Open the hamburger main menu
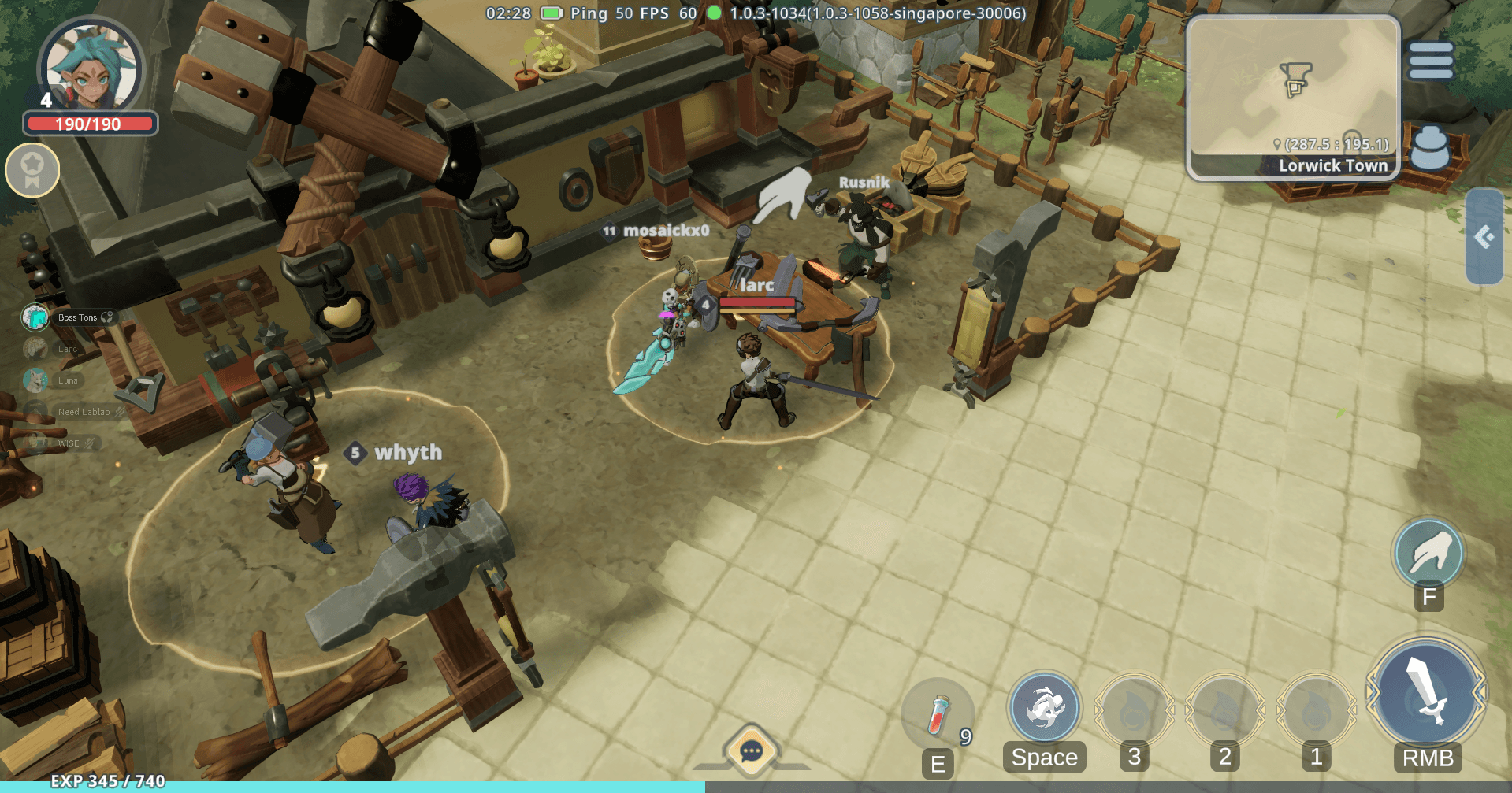The image size is (1512, 793). pyautogui.click(x=1430, y=61)
